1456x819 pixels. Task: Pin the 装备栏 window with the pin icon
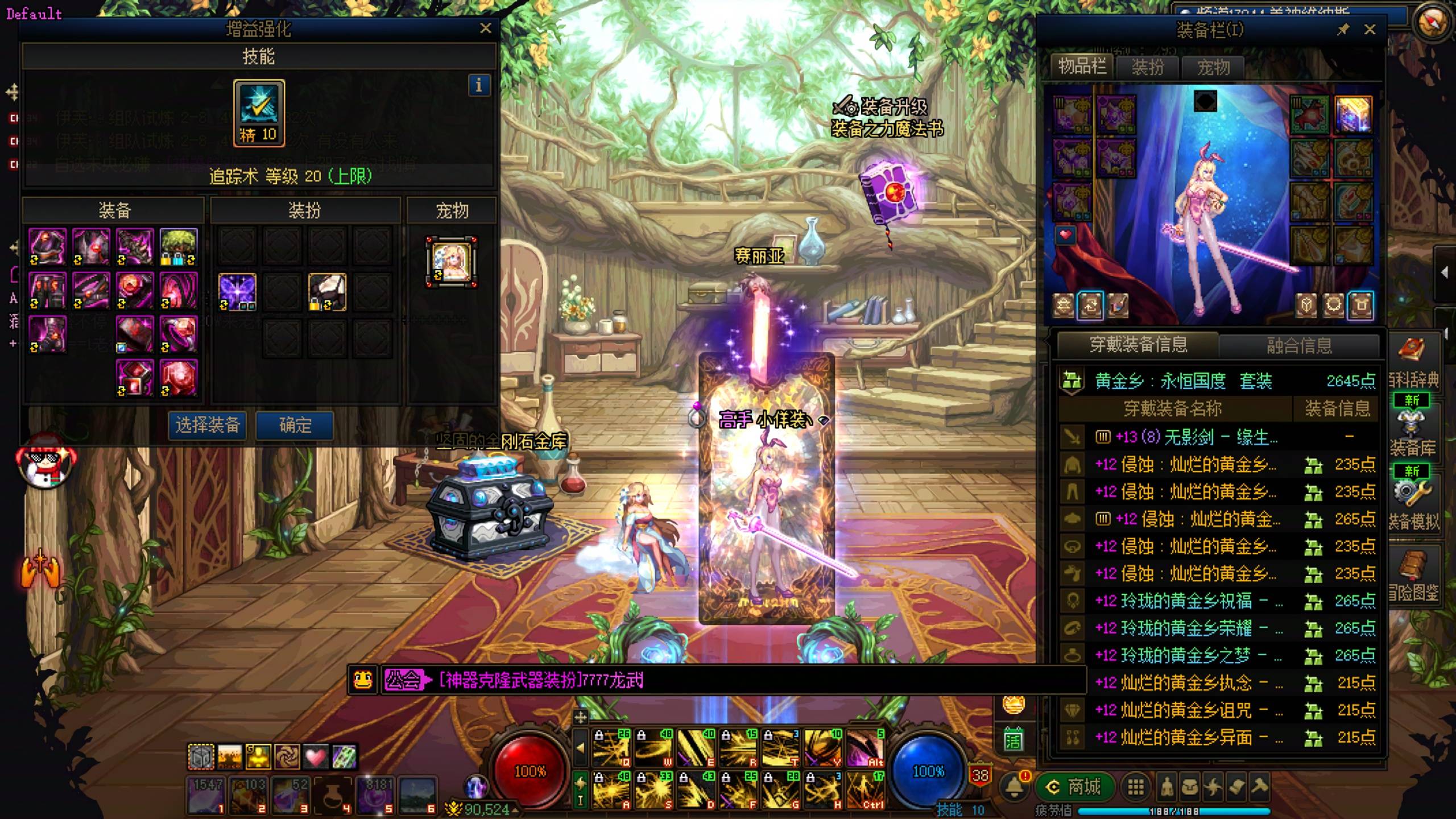pyautogui.click(x=1343, y=30)
